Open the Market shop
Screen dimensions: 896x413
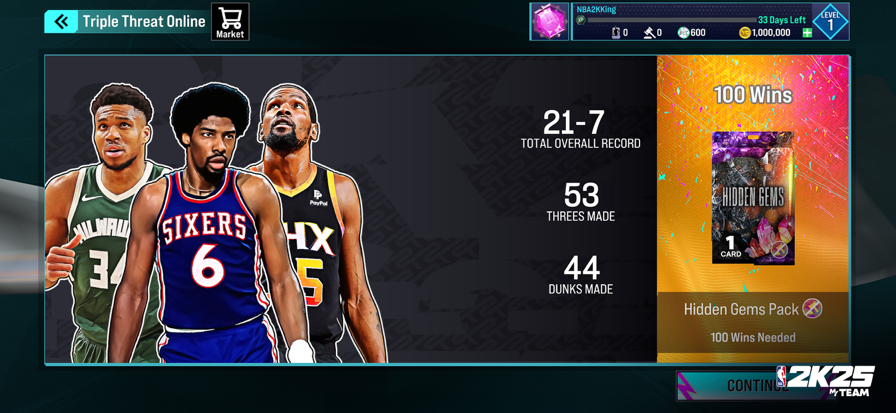click(230, 22)
